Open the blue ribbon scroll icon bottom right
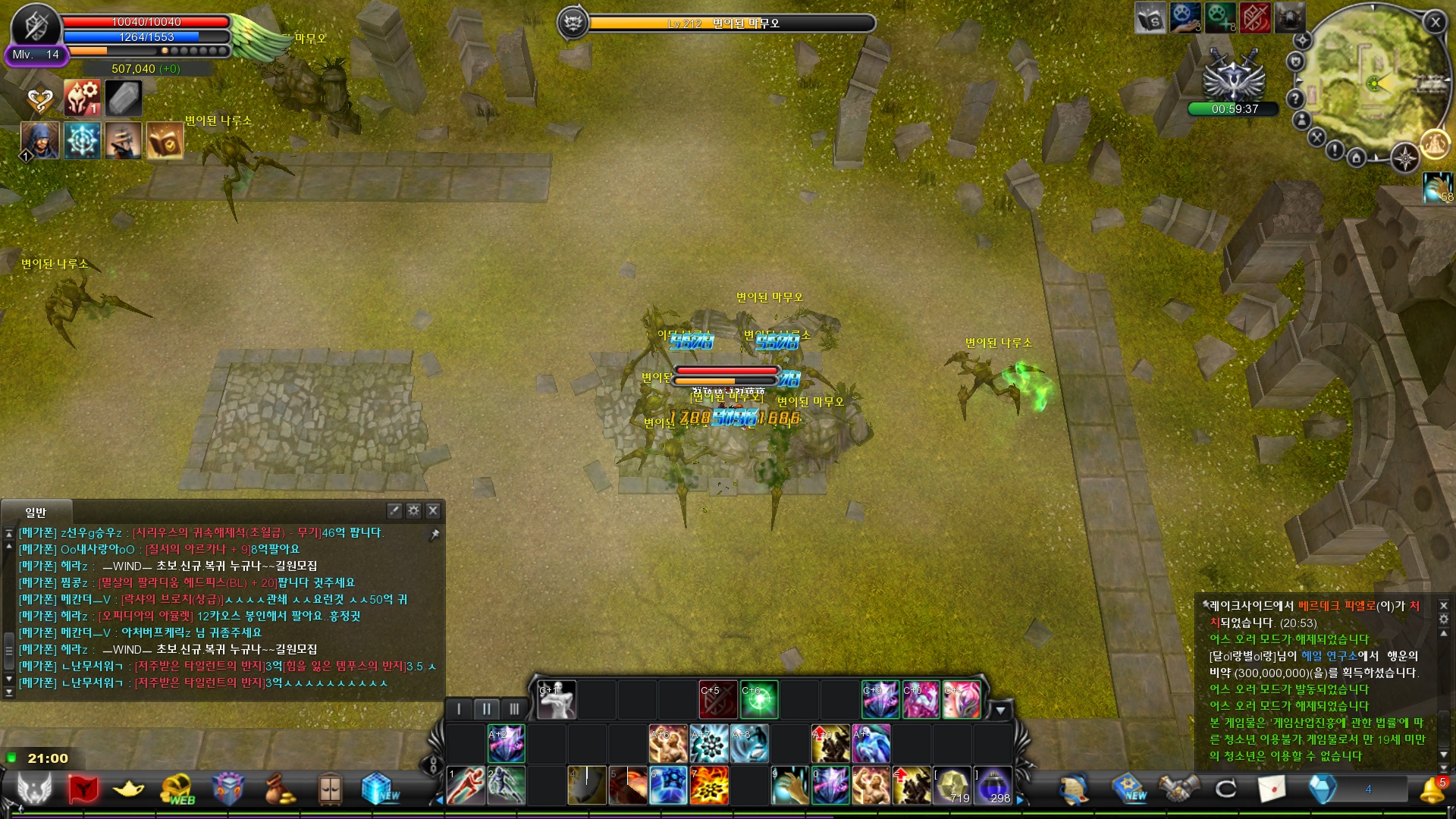 [1075, 790]
